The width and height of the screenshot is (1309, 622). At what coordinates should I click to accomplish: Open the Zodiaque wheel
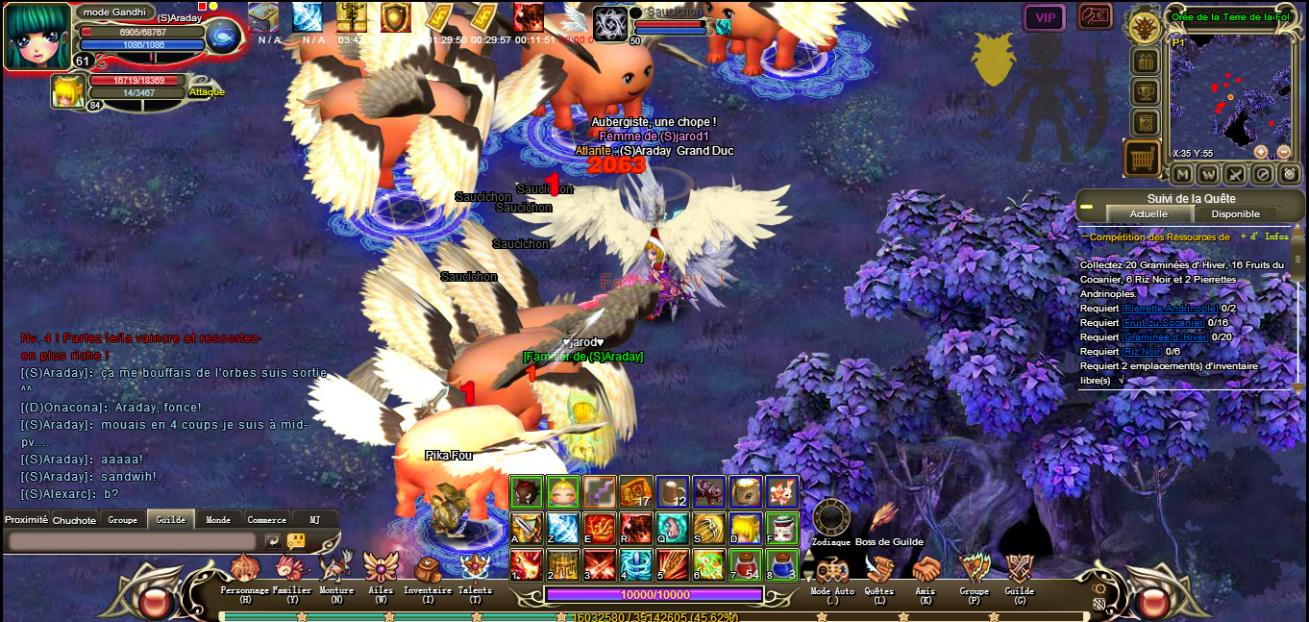point(831,518)
